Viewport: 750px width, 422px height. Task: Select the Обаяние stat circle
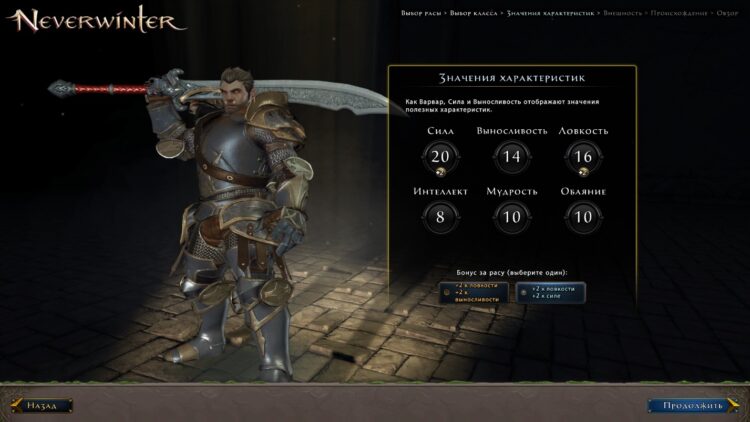point(584,216)
